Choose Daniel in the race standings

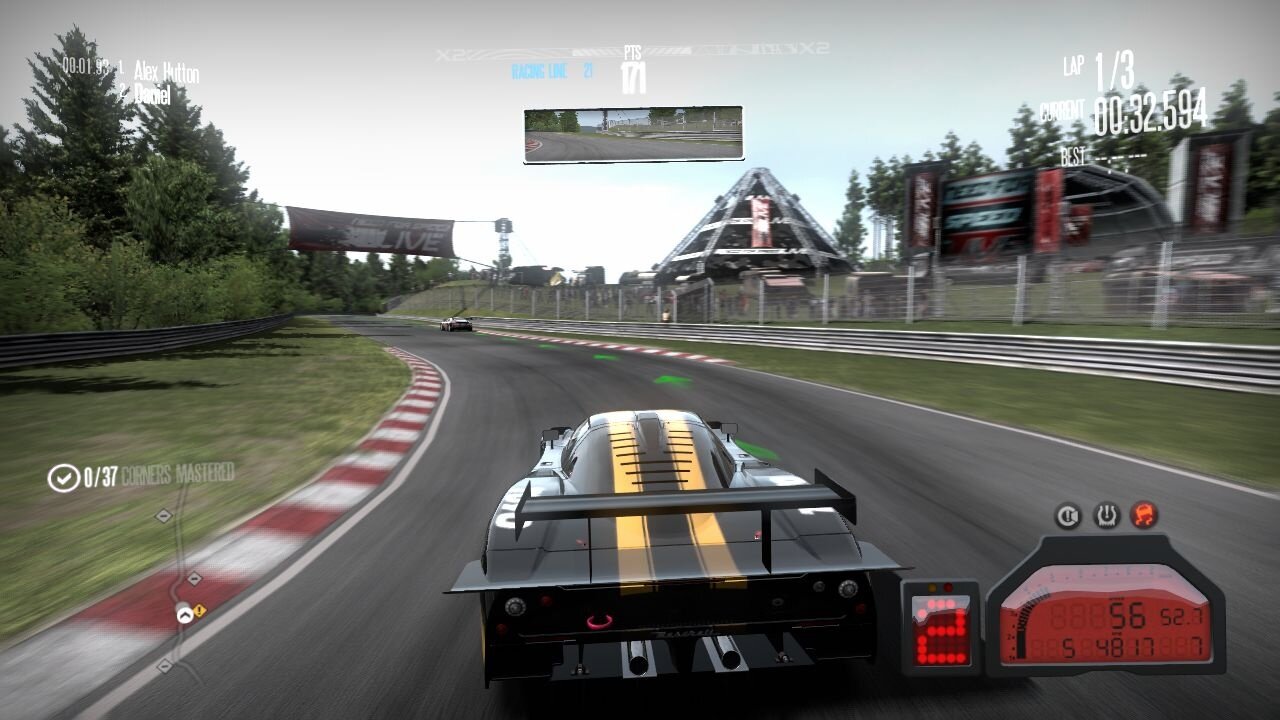pyautogui.click(x=152, y=95)
